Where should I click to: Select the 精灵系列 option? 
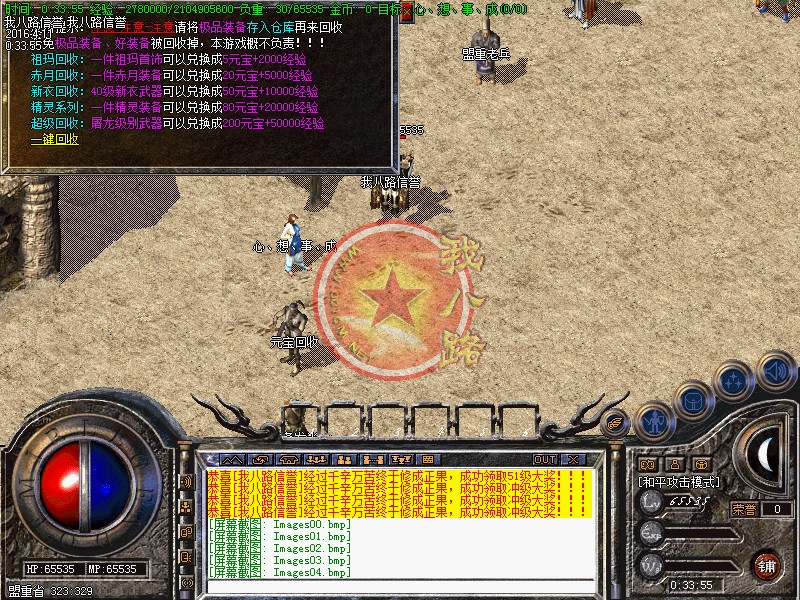tap(53, 107)
